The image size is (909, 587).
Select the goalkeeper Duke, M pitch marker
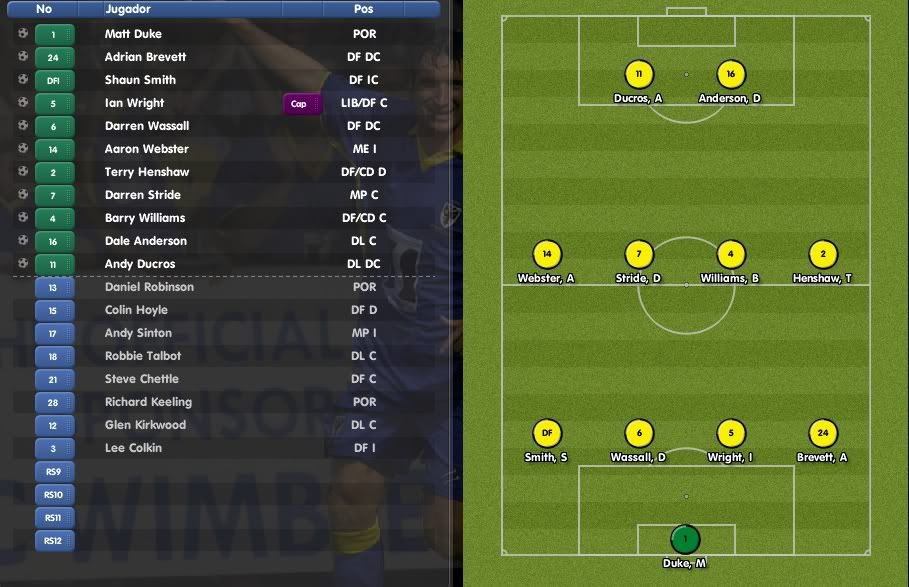[685, 540]
